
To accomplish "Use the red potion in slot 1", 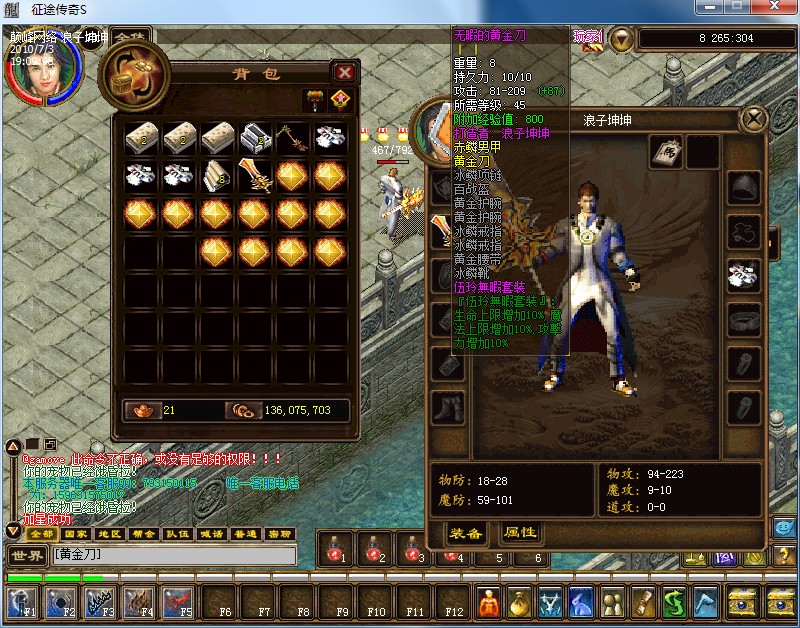I will click(x=336, y=548).
